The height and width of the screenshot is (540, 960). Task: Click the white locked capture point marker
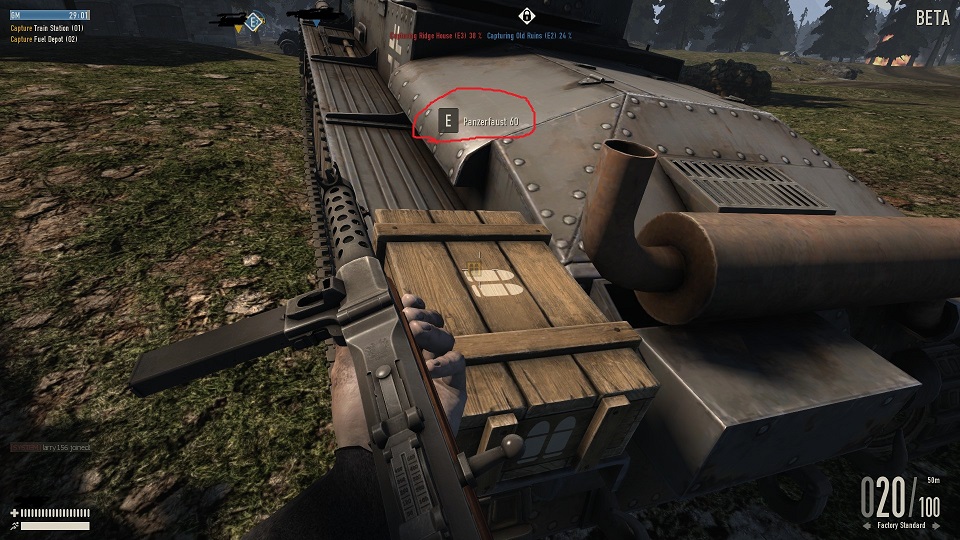(x=527, y=15)
